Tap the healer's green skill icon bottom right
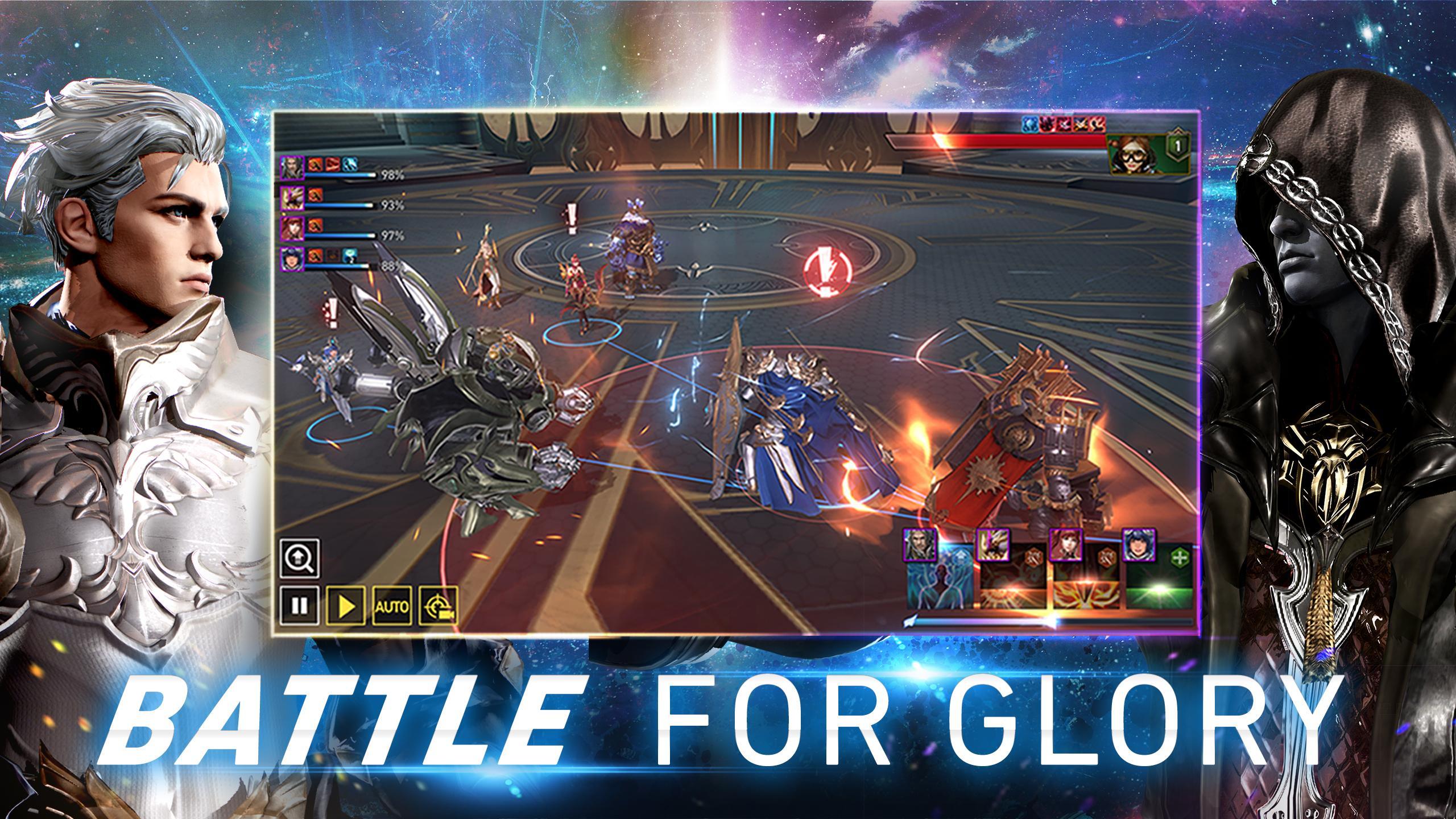The height and width of the screenshot is (819, 1456). click(1161, 585)
